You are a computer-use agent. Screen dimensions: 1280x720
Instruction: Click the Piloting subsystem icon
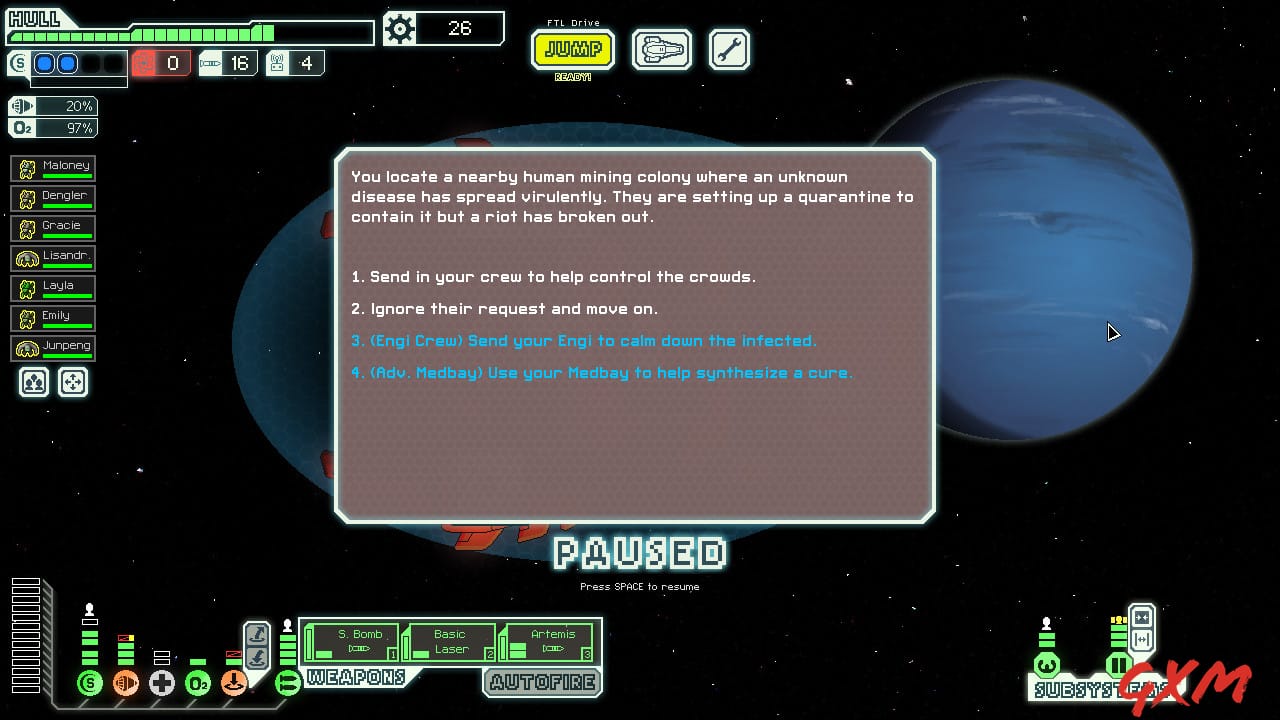(1047, 666)
